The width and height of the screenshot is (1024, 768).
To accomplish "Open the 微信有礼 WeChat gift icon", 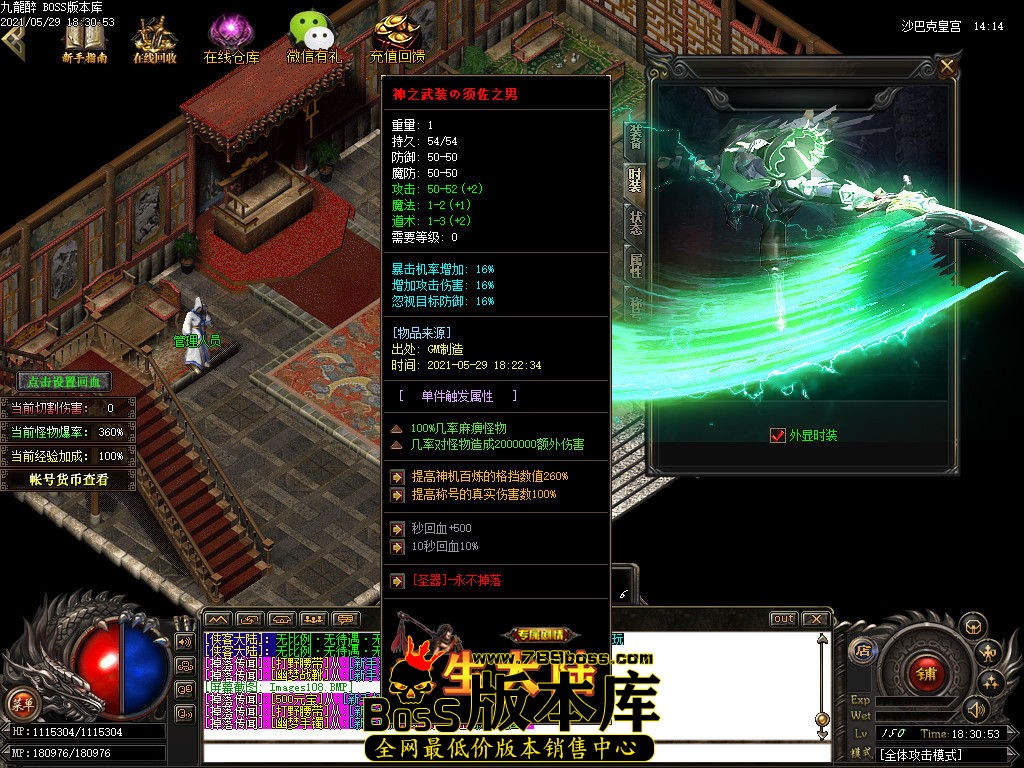I will click(x=314, y=38).
